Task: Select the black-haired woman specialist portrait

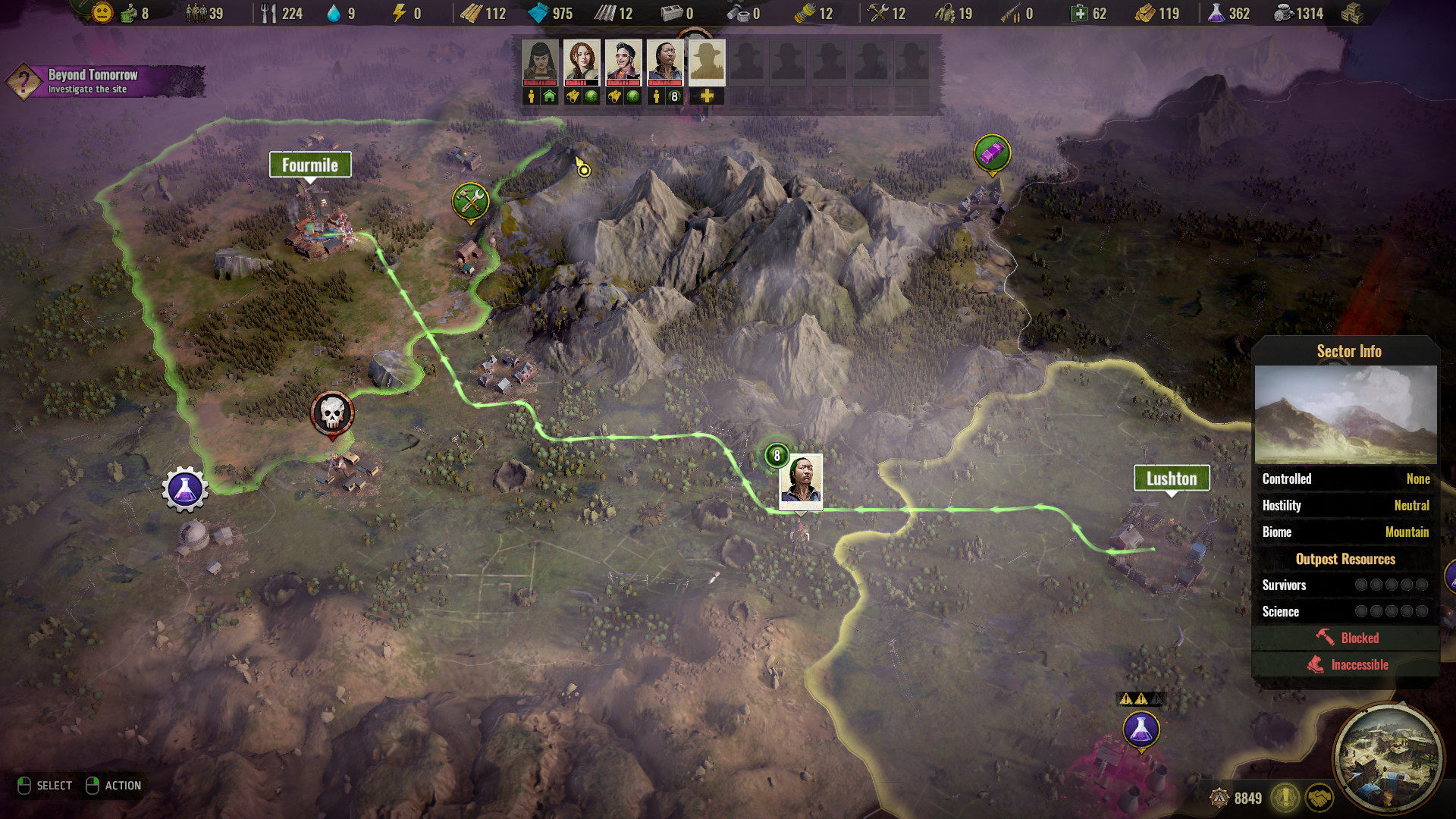Action: [x=540, y=62]
